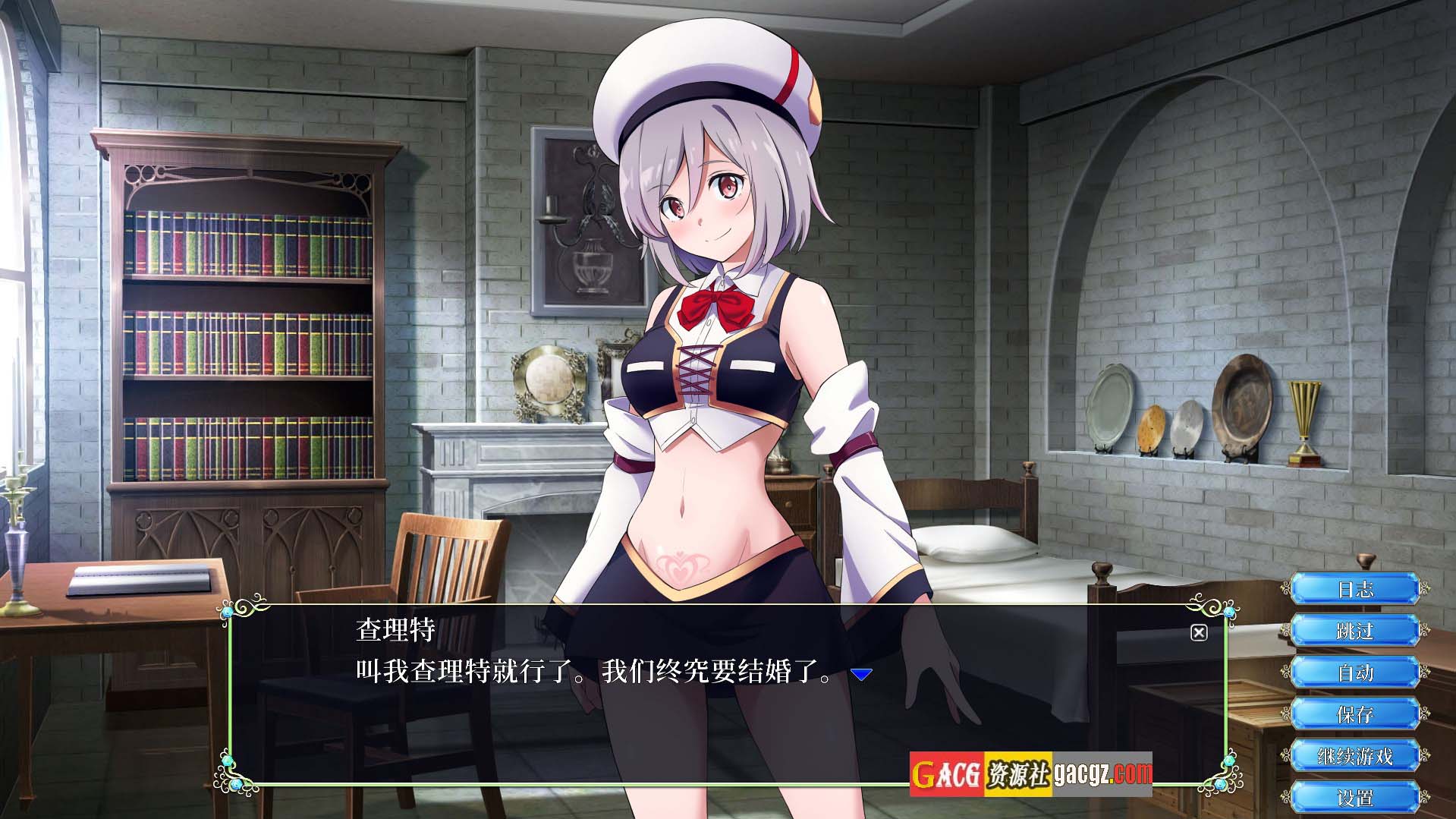Open the 设置 settings menu

1354,798
